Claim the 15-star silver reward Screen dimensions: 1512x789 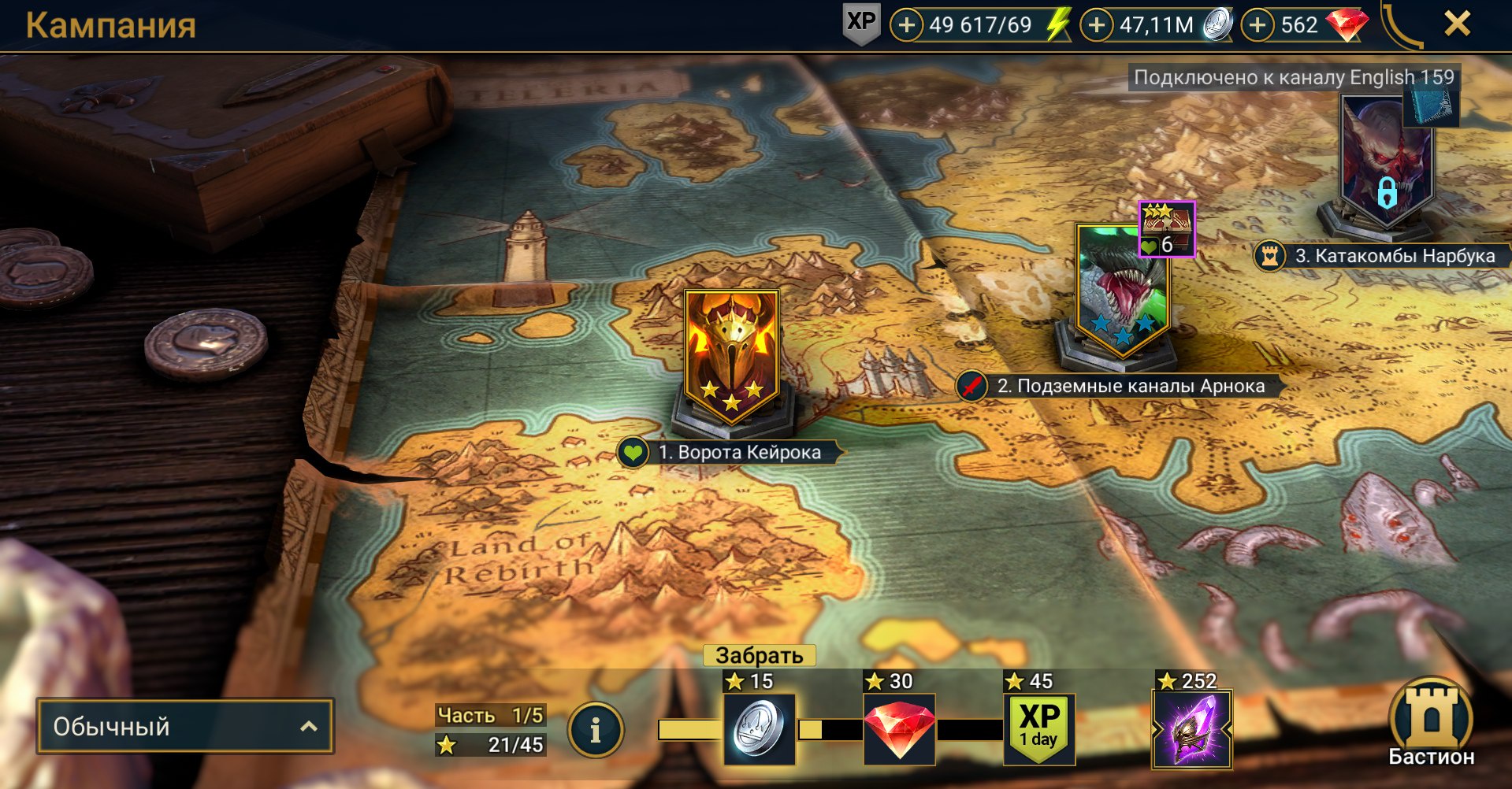pos(759,728)
